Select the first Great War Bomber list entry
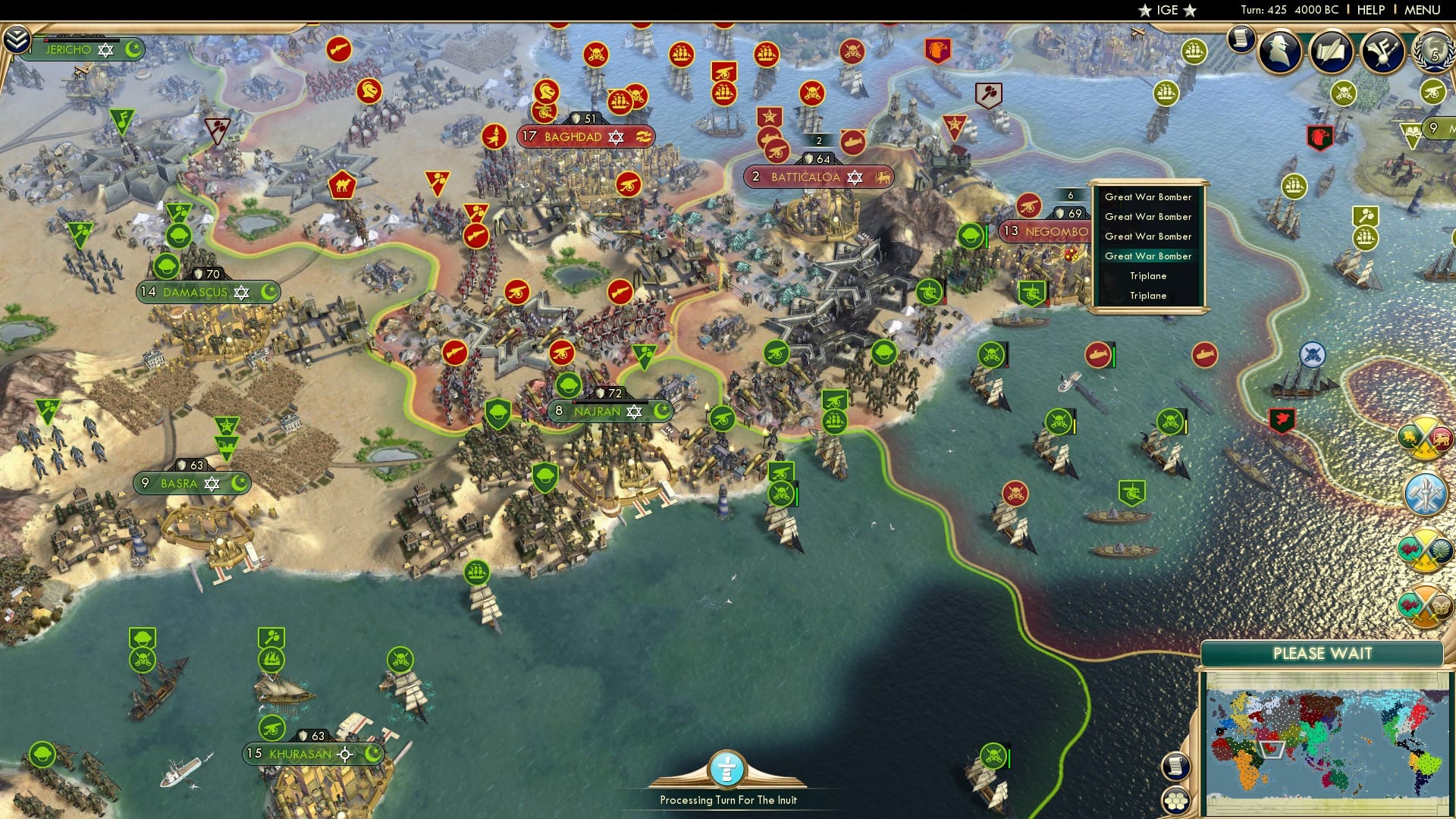This screenshot has width=1456, height=819. coord(1149,196)
